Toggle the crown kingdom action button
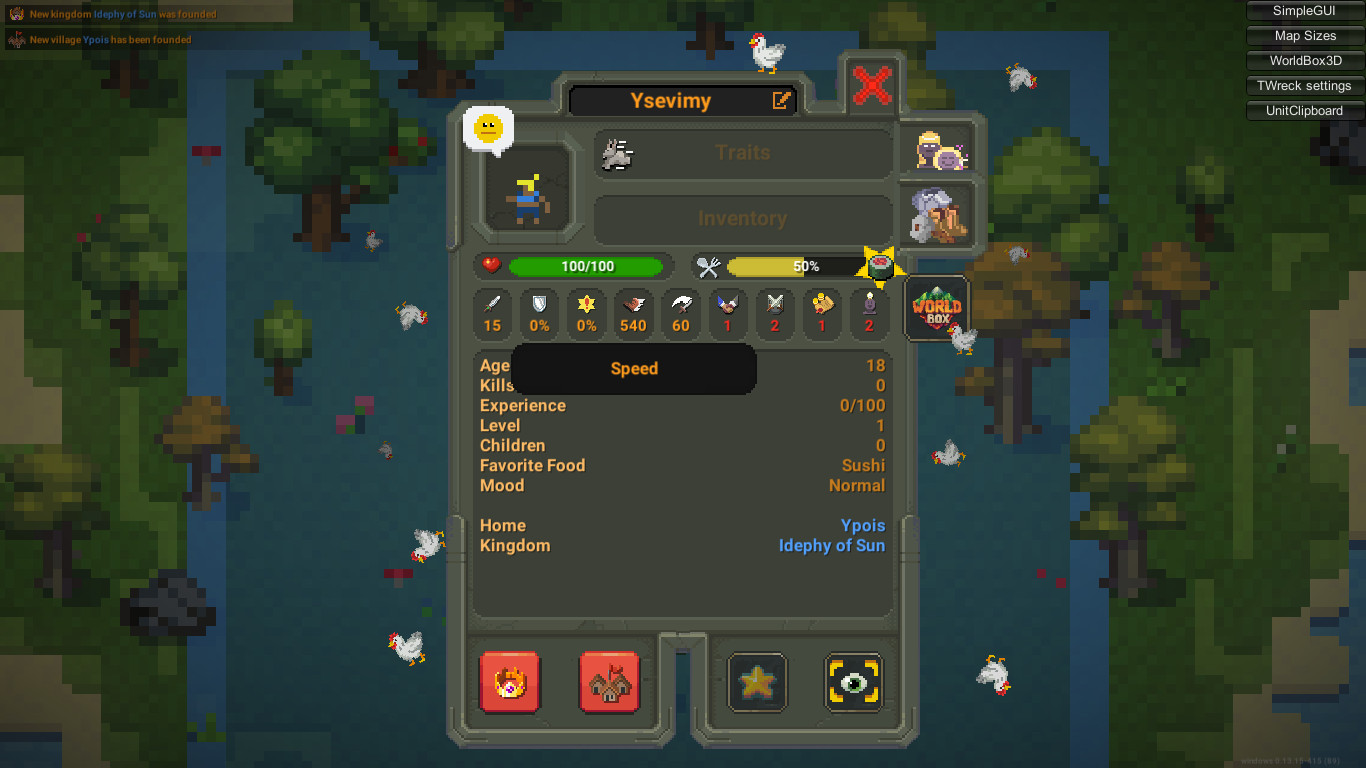Image resolution: width=1366 pixels, height=768 pixels. [x=510, y=683]
